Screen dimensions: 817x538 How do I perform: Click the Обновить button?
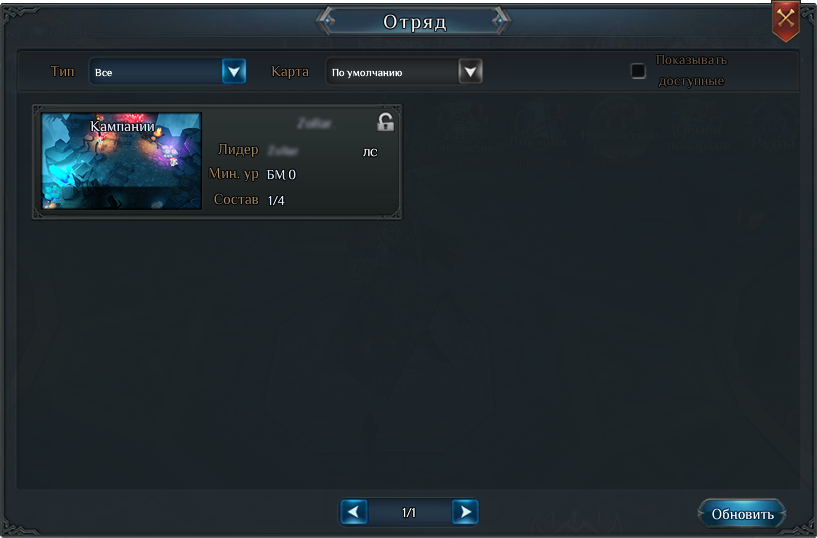[742, 514]
